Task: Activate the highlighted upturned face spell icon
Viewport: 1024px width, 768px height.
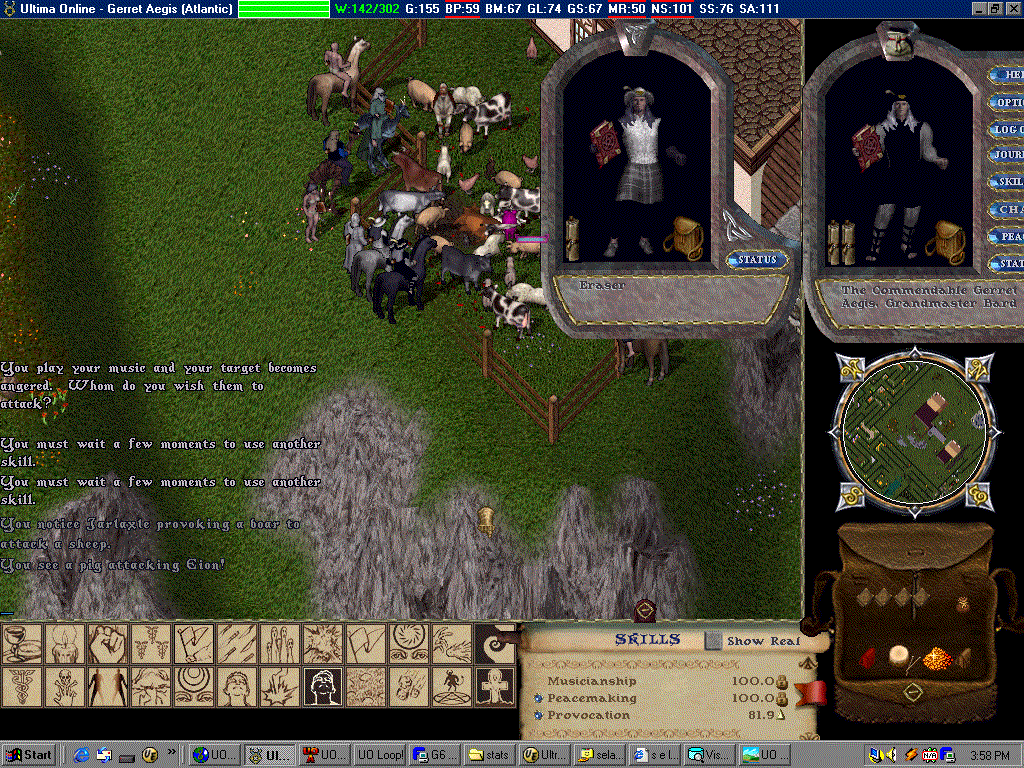Action: pyautogui.click(x=323, y=687)
